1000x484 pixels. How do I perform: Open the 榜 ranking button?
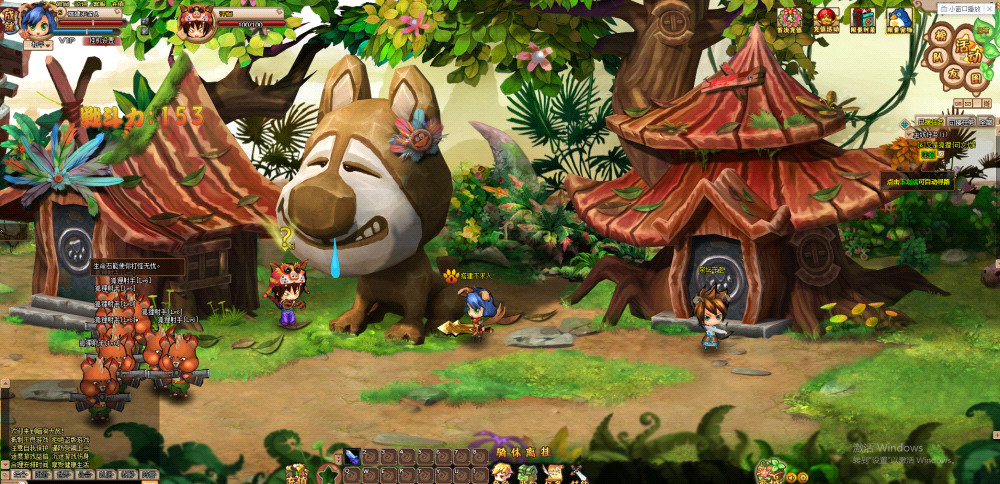pos(939,35)
